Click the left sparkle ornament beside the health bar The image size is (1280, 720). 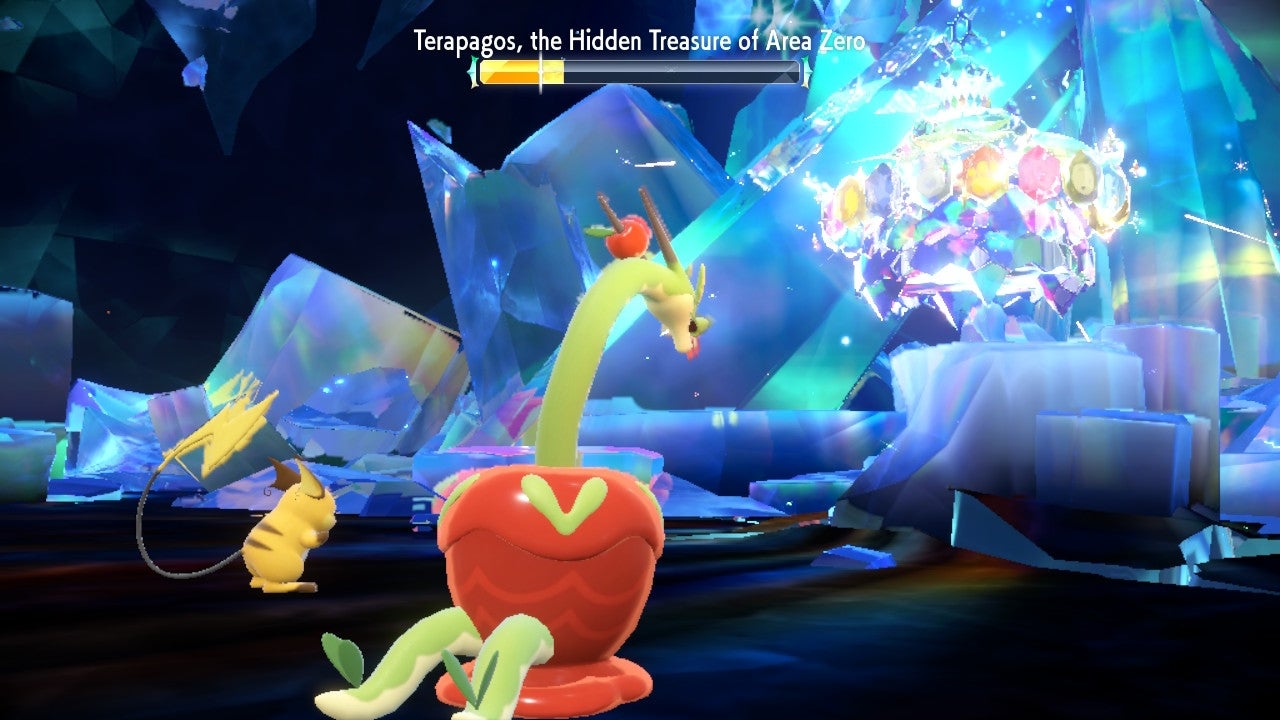pos(472,71)
